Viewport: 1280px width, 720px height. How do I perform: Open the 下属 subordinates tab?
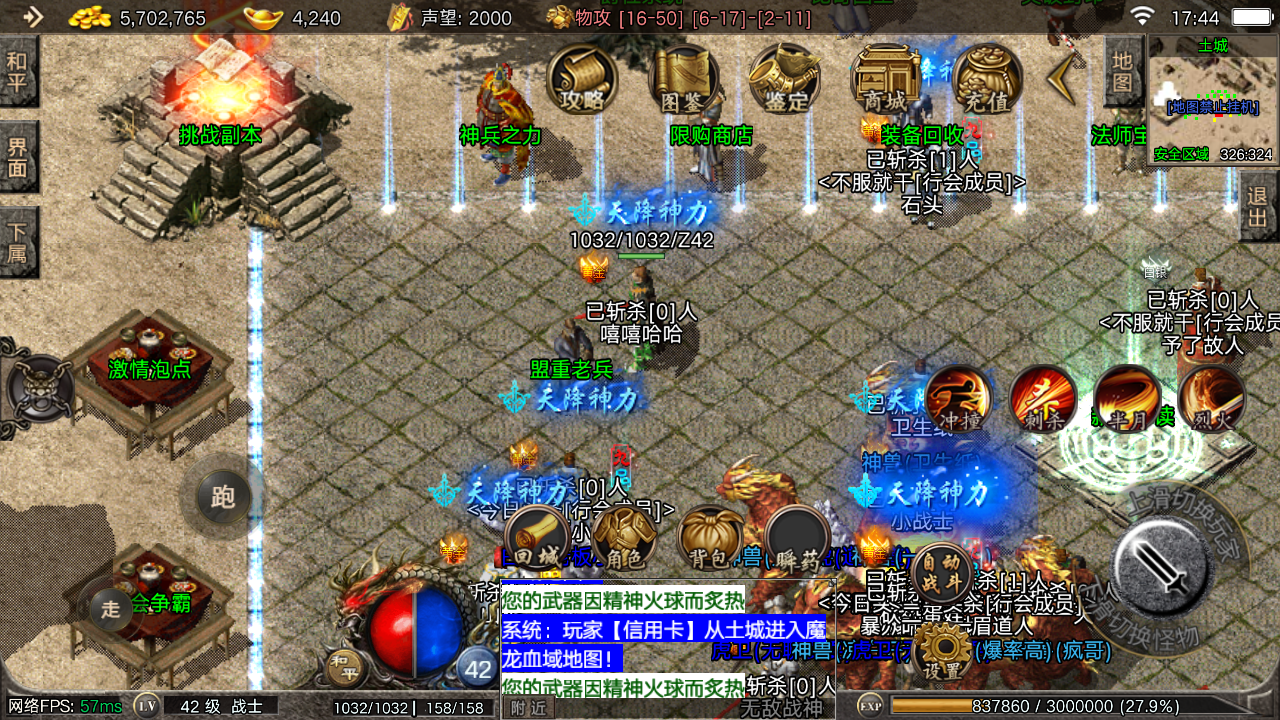pos(18,241)
